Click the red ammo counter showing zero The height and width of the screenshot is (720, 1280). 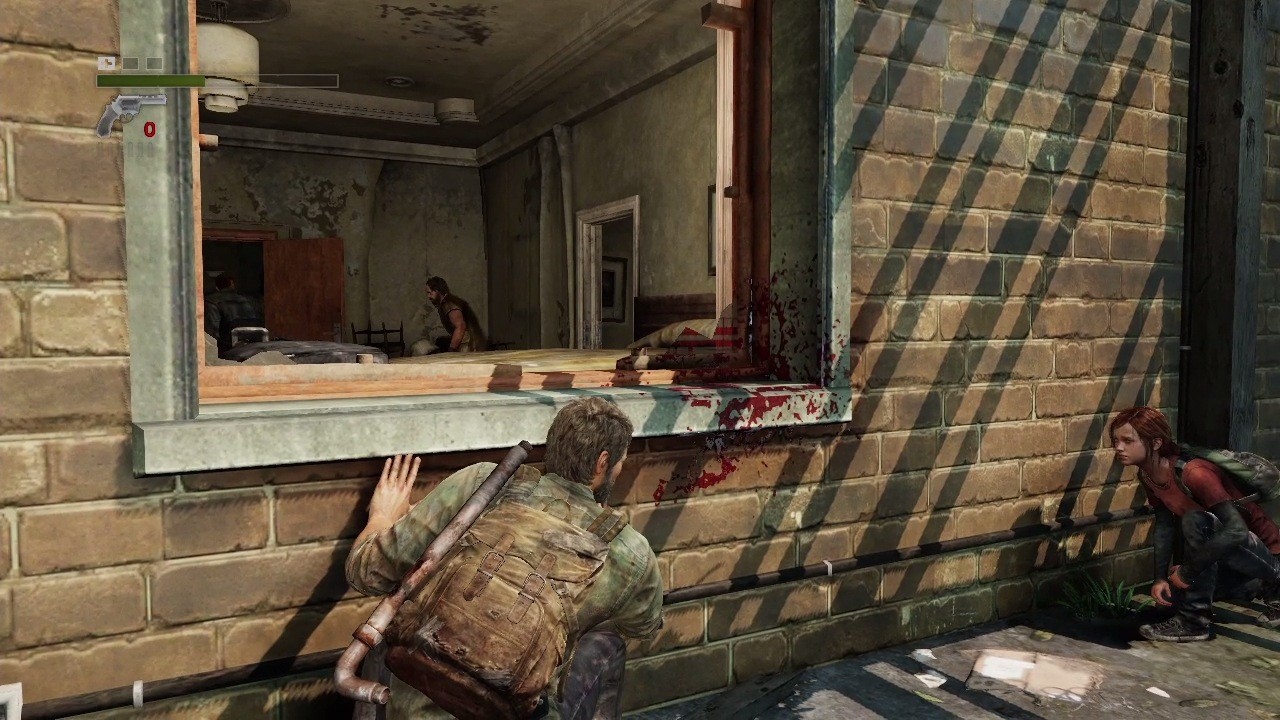pyautogui.click(x=148, y=128)
